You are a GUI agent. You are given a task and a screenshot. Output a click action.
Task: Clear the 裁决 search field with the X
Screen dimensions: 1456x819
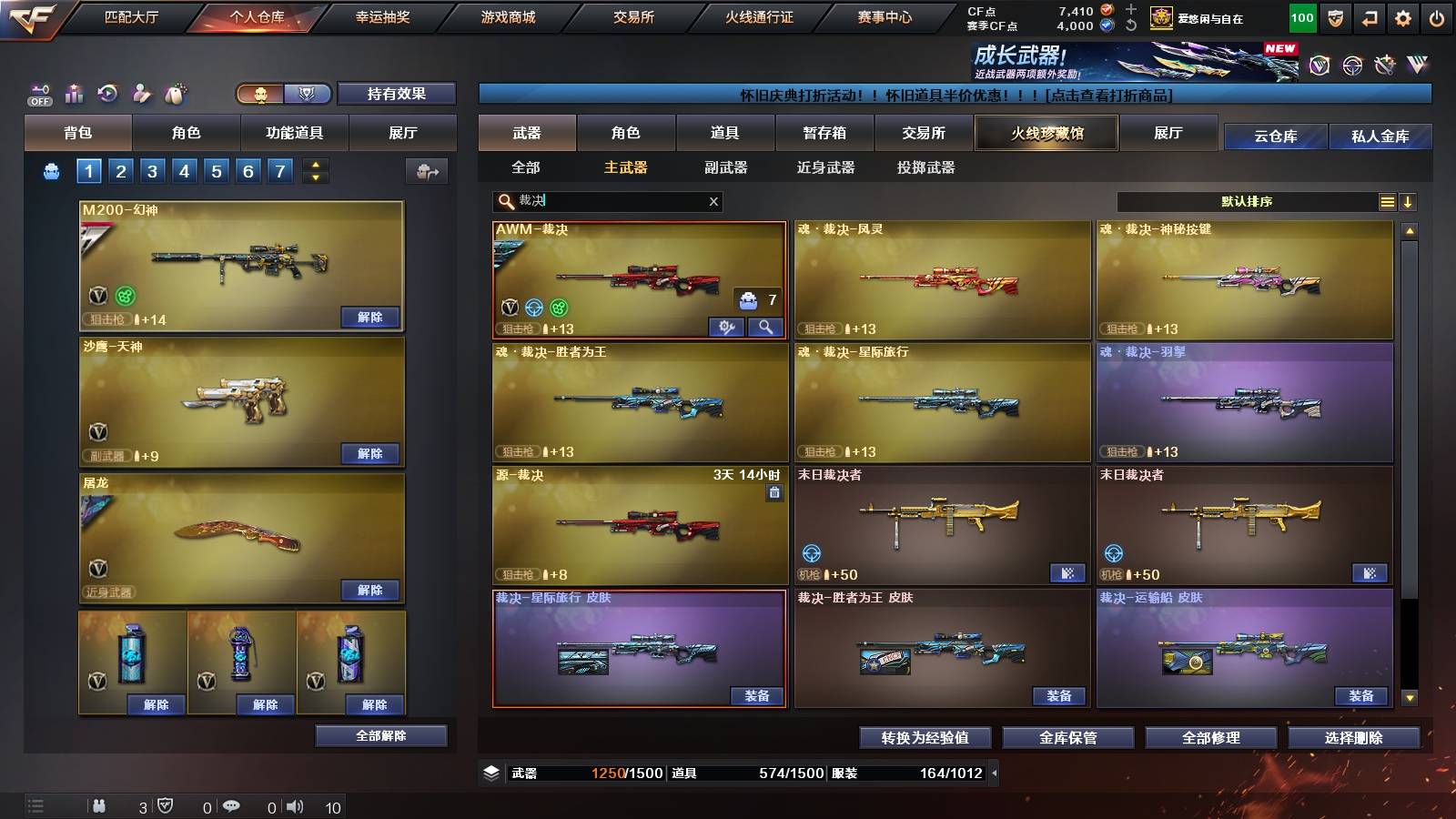tap(713, 201)
